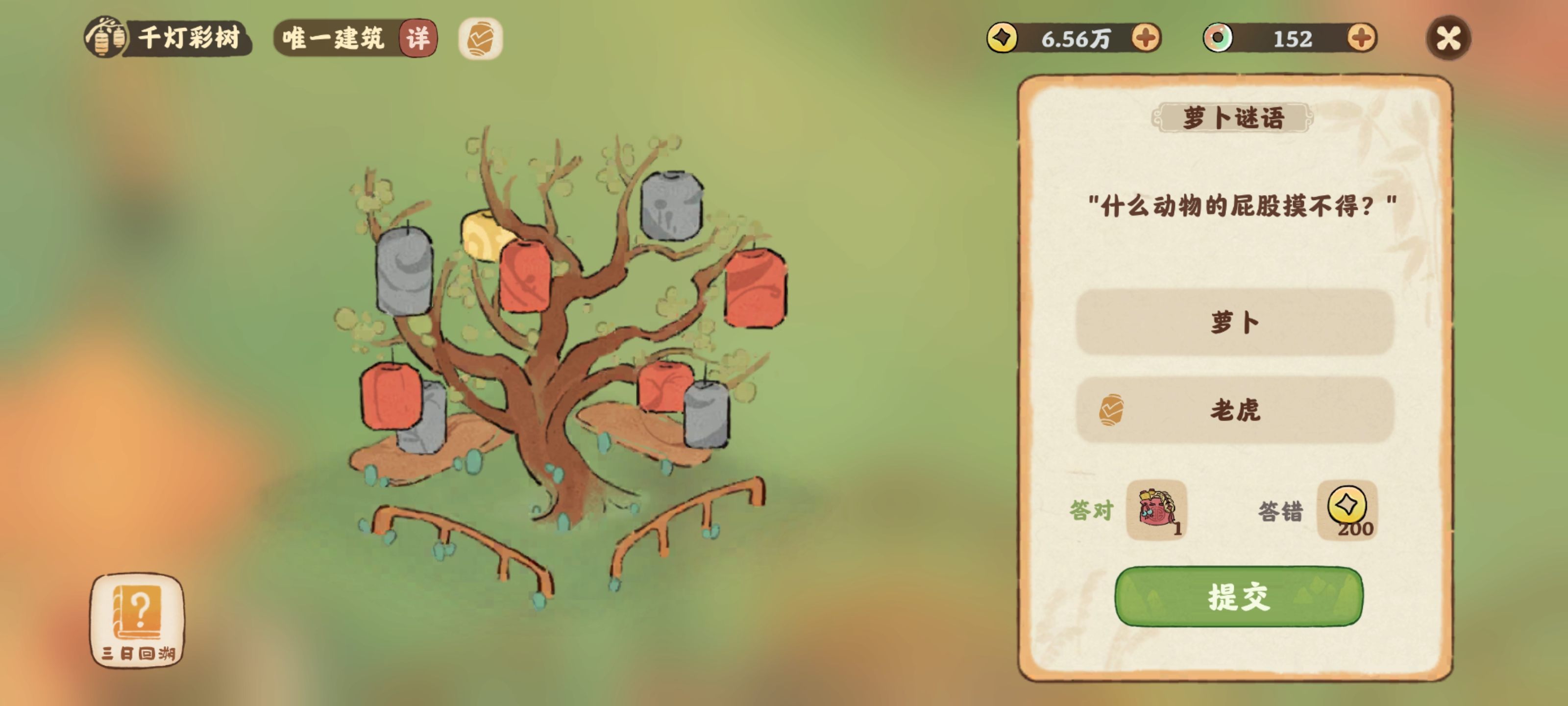The image size is (1568, 706).
Task: Click the token icon beside 唯一建筑
Action: pyautogui.click(x=480, y=38)
